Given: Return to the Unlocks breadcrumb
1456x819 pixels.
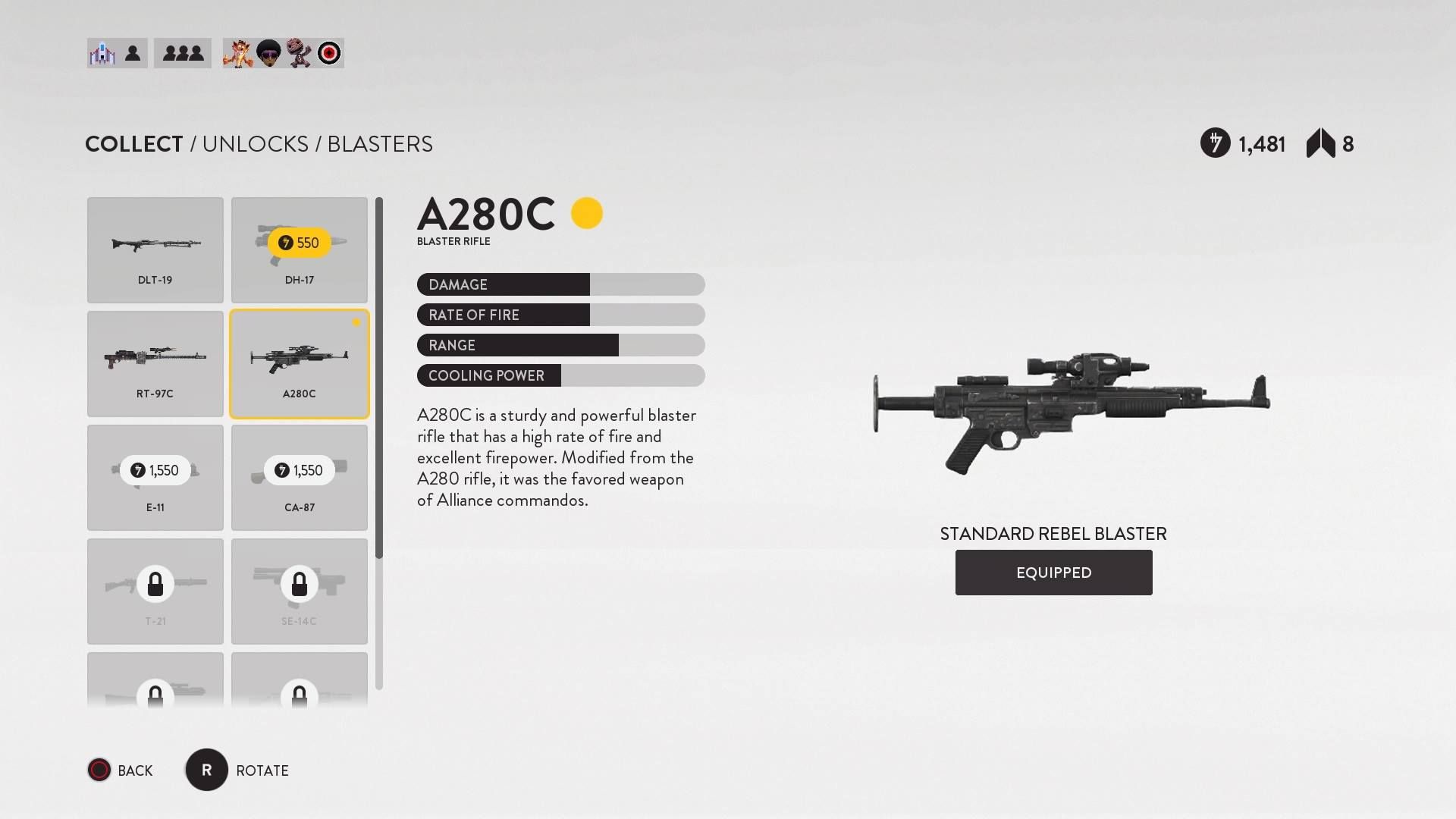Looking at the screenshot, I should (256, 144).
